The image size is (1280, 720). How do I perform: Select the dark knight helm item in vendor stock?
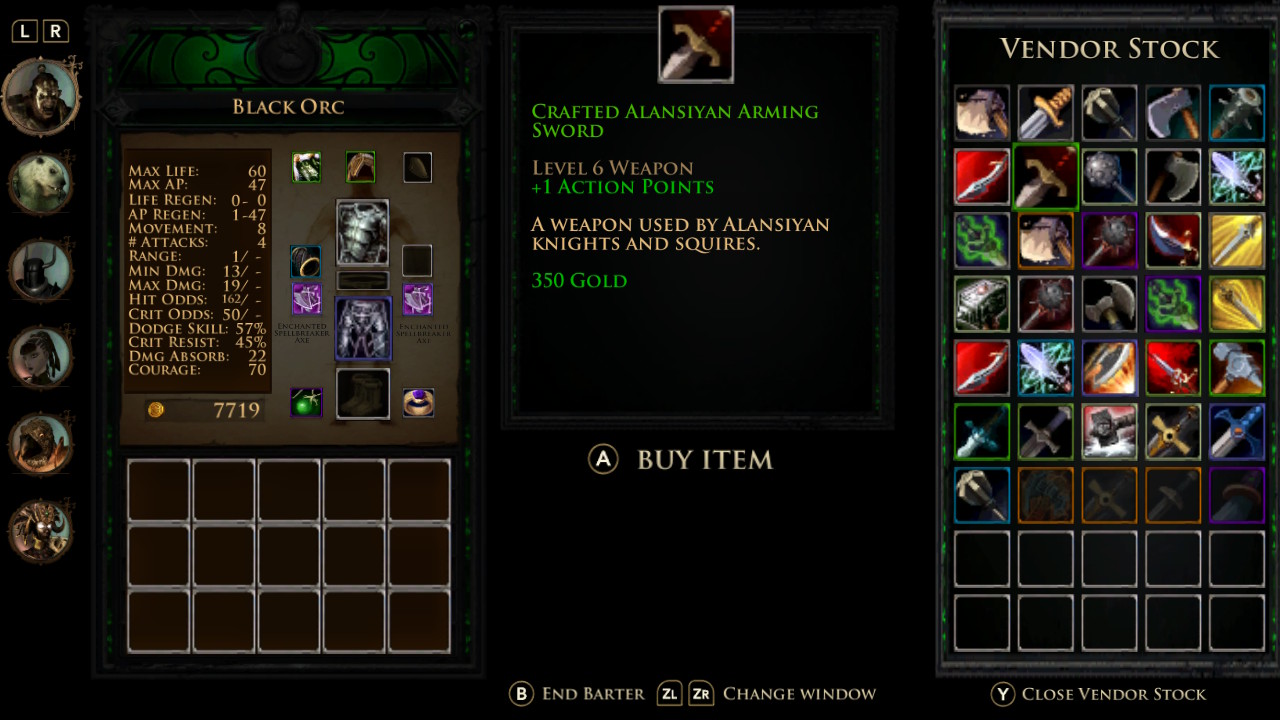(1109, 431)
